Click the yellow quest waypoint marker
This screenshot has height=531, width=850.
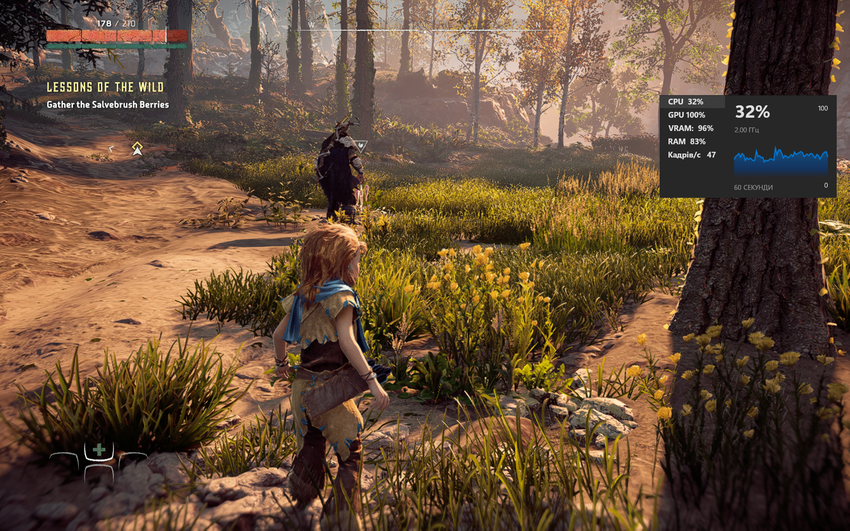point(137,148)
